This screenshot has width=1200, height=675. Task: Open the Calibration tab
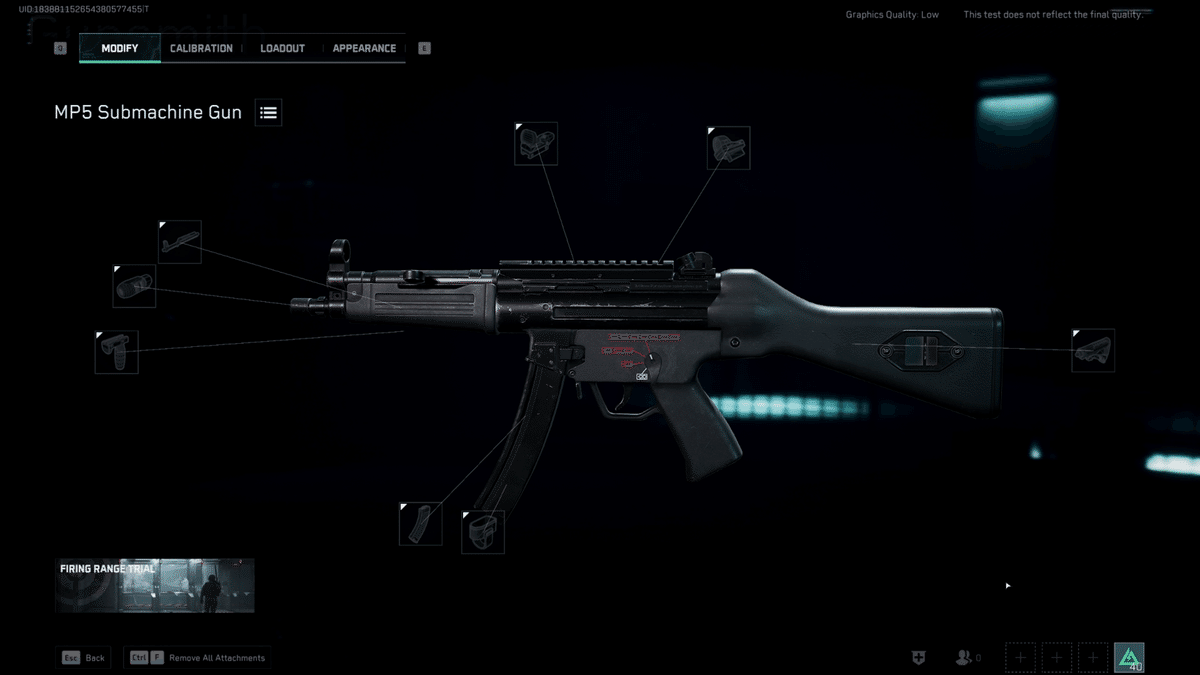click(201, 48)
